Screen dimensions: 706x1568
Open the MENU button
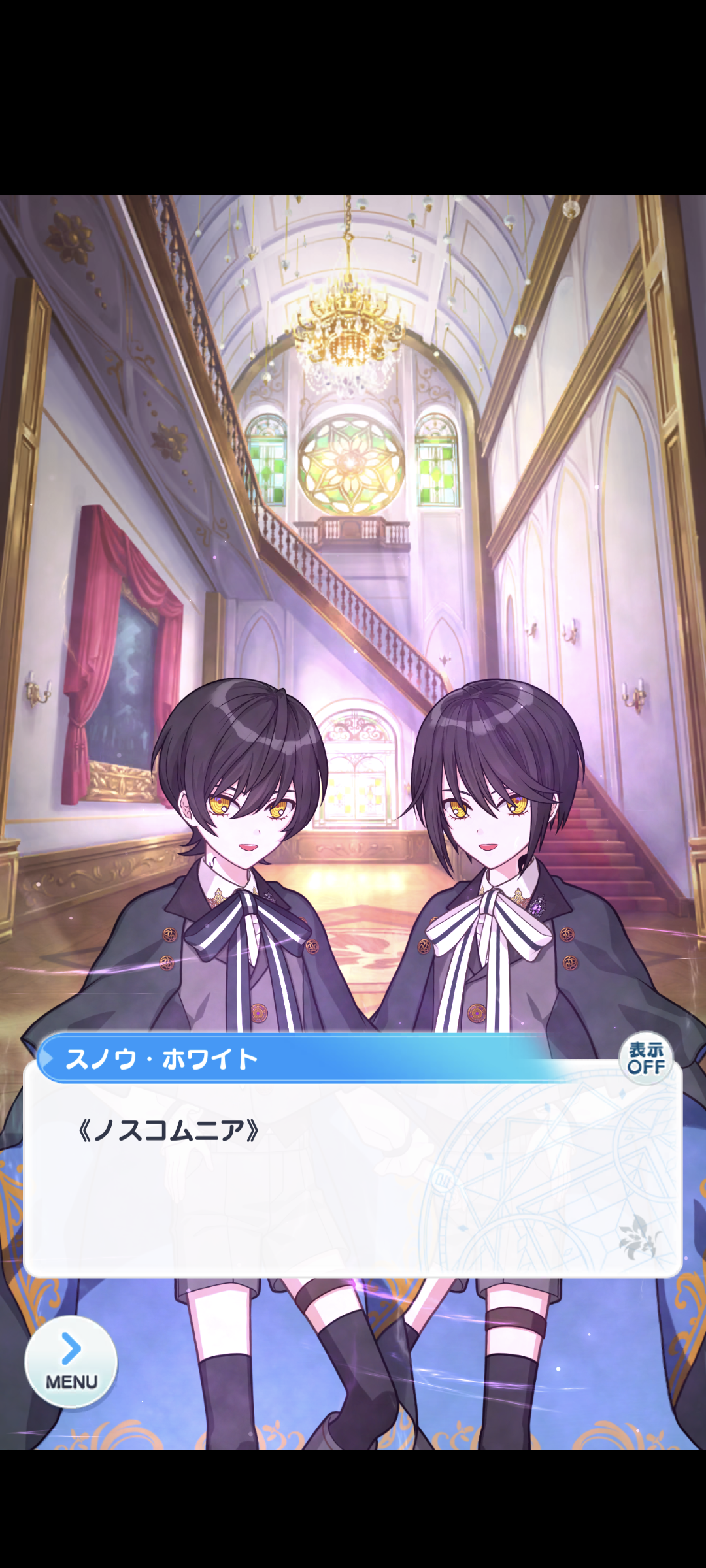point(71,1362)
